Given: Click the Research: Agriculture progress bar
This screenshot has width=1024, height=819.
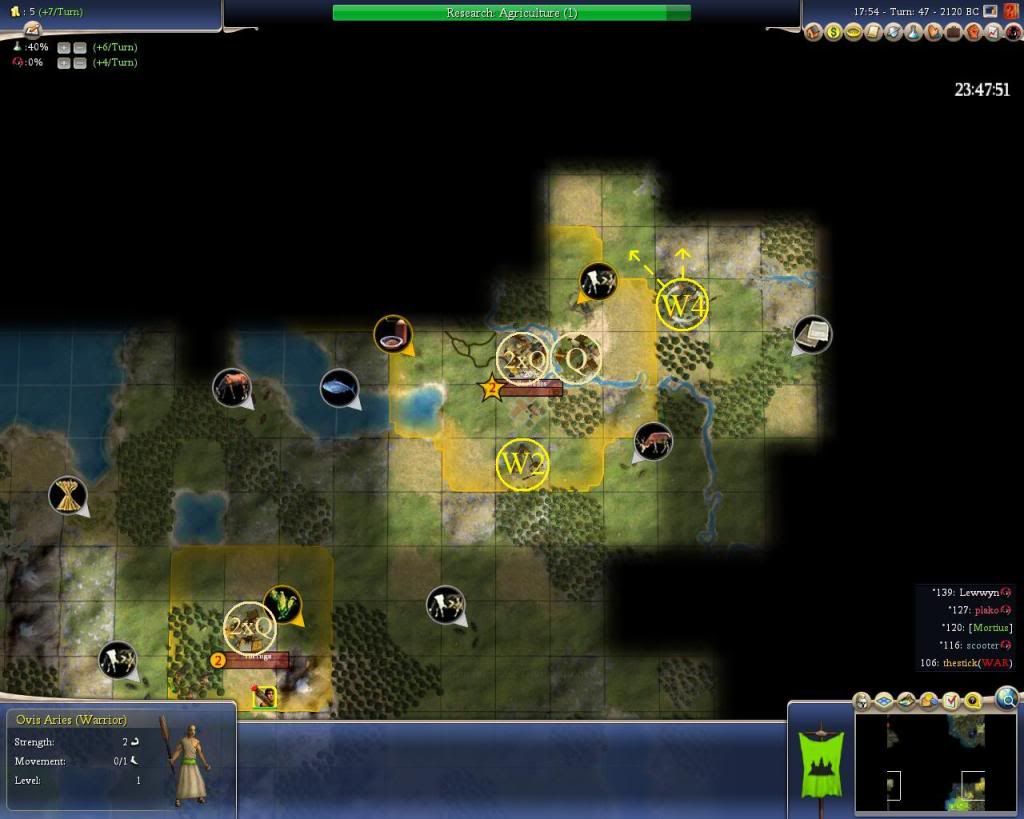Looking at the screenshot, I should coord(511,13).
